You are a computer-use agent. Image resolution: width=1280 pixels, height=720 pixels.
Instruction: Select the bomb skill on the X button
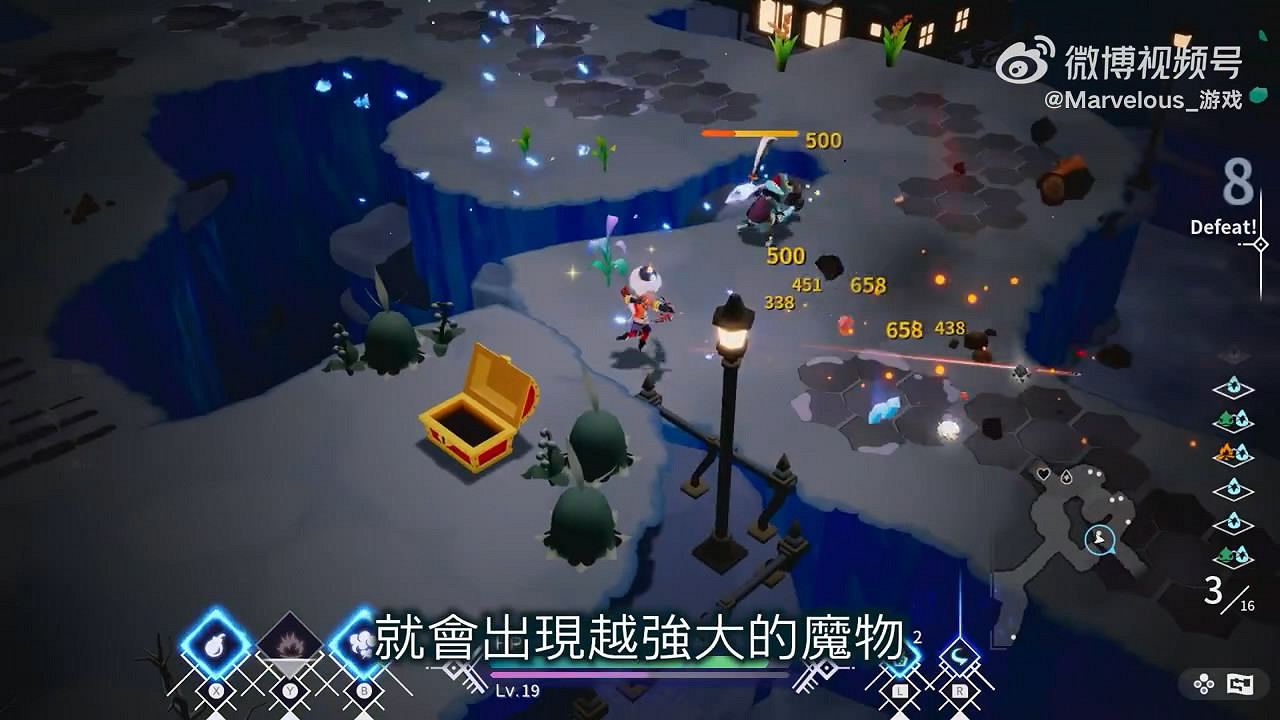pyautogui.click(x=214, y=642)
